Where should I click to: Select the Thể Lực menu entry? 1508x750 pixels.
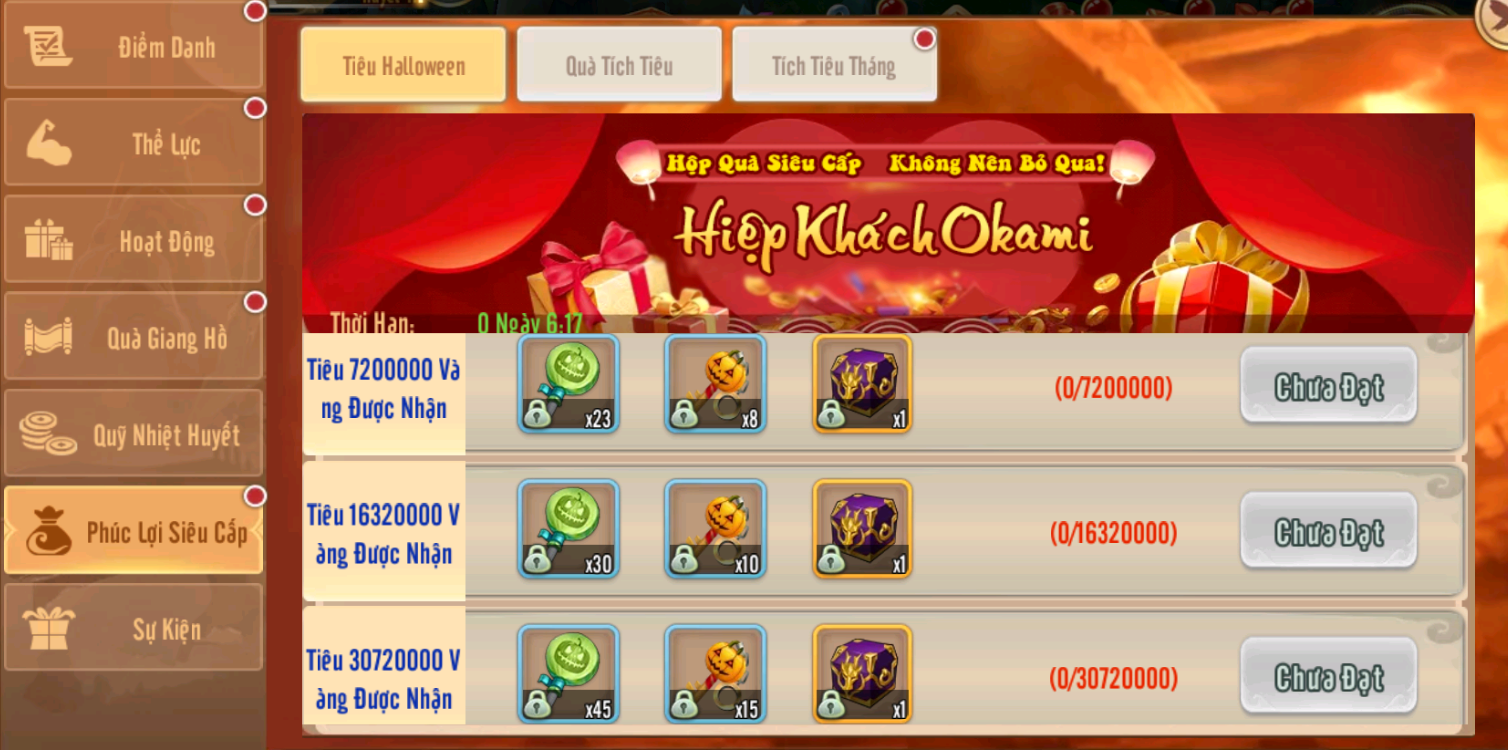[x=133, y=143]
